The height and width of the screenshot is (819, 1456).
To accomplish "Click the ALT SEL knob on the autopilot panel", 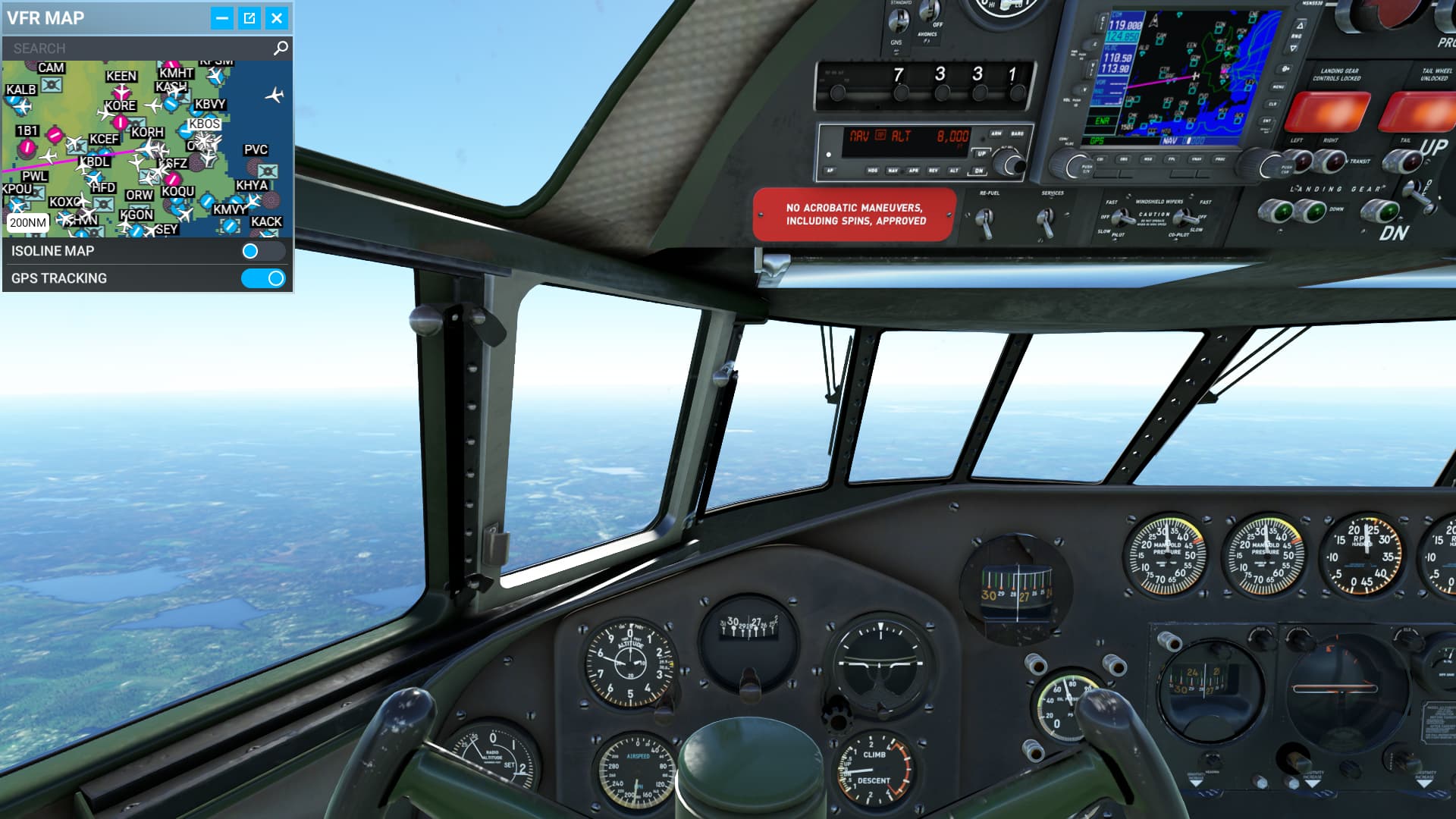I will point(1009,161).
